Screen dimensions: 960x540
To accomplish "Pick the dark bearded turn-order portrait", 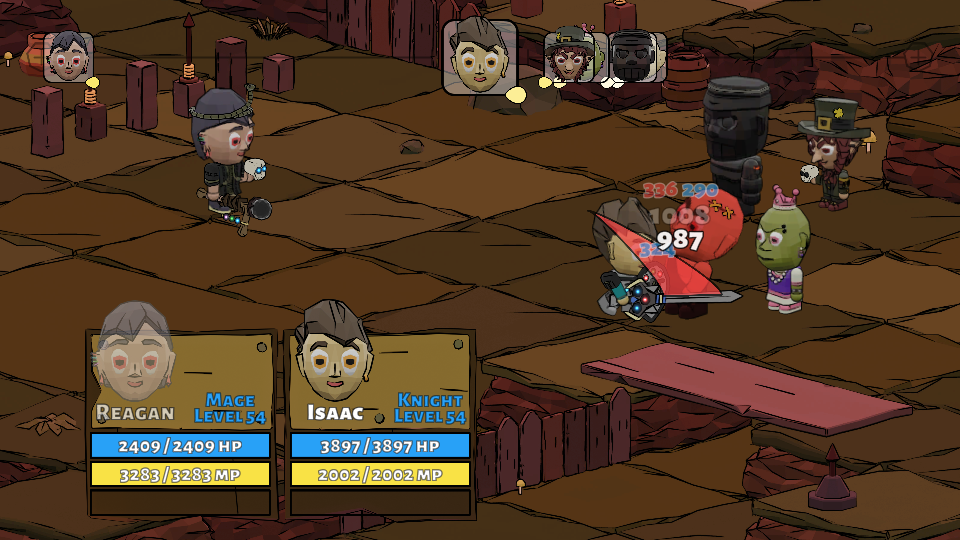I will pos(636,57).
